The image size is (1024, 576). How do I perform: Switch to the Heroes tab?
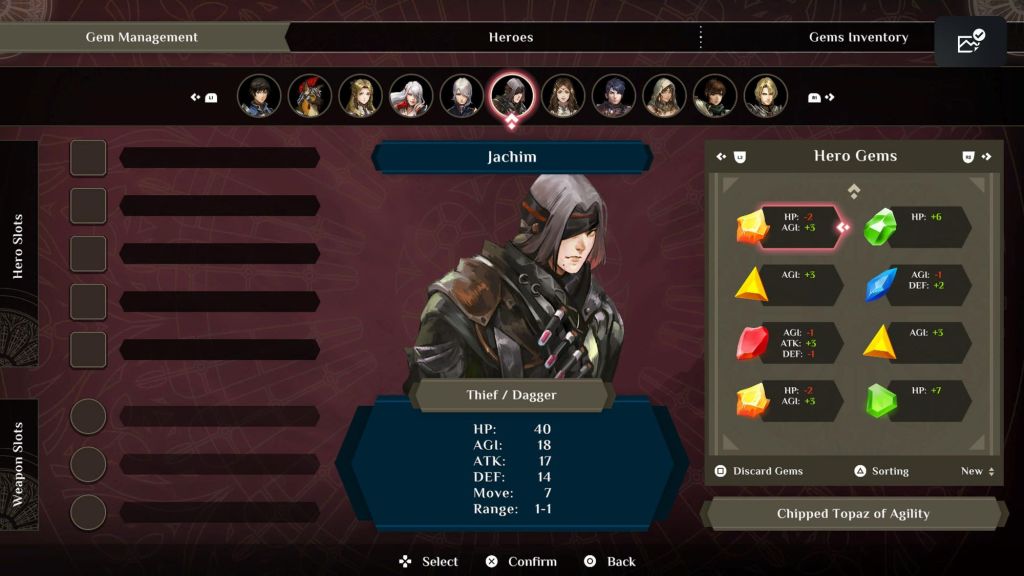(x=510, y=37)
